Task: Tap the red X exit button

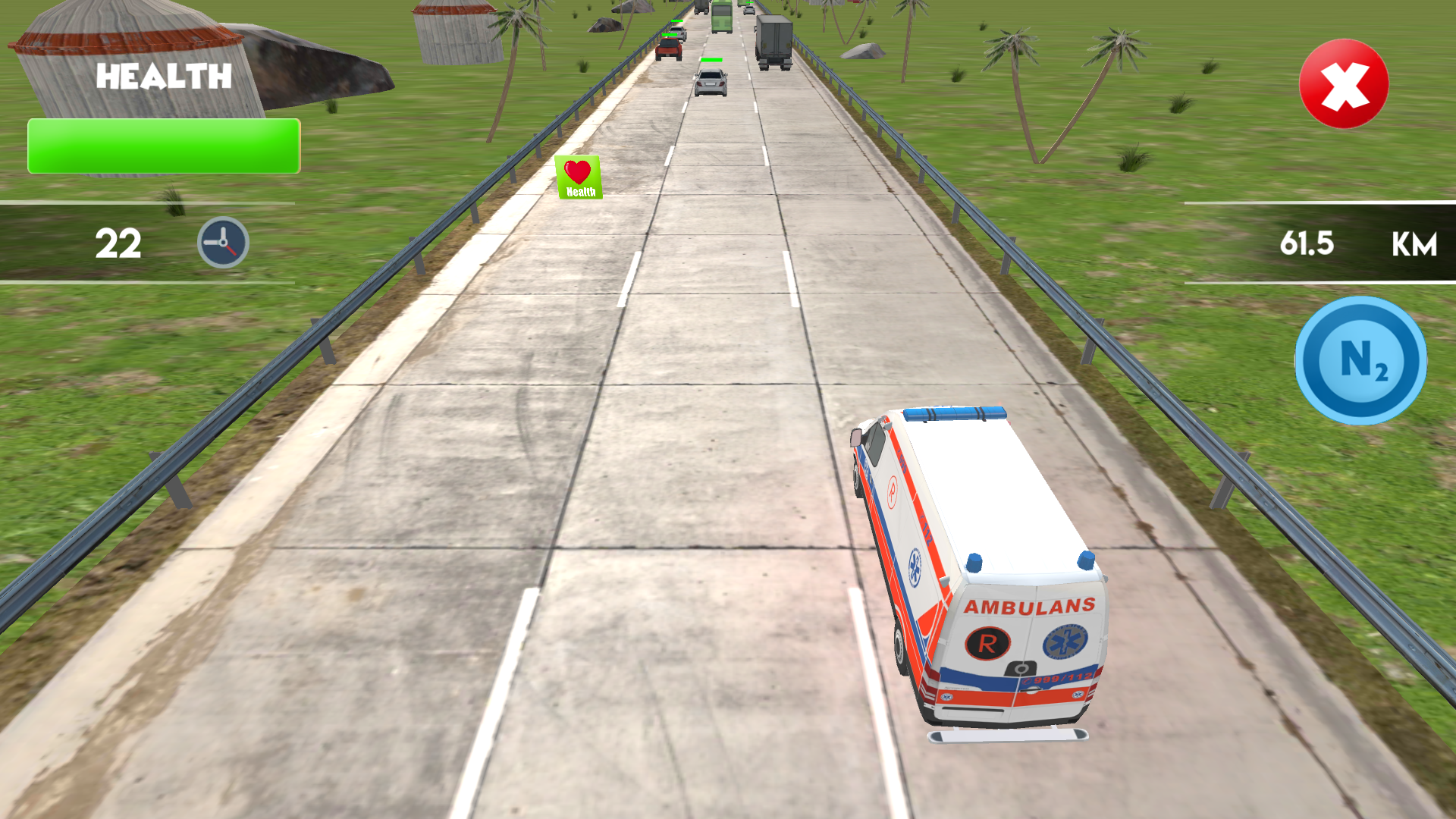Action: [1344, 84]
